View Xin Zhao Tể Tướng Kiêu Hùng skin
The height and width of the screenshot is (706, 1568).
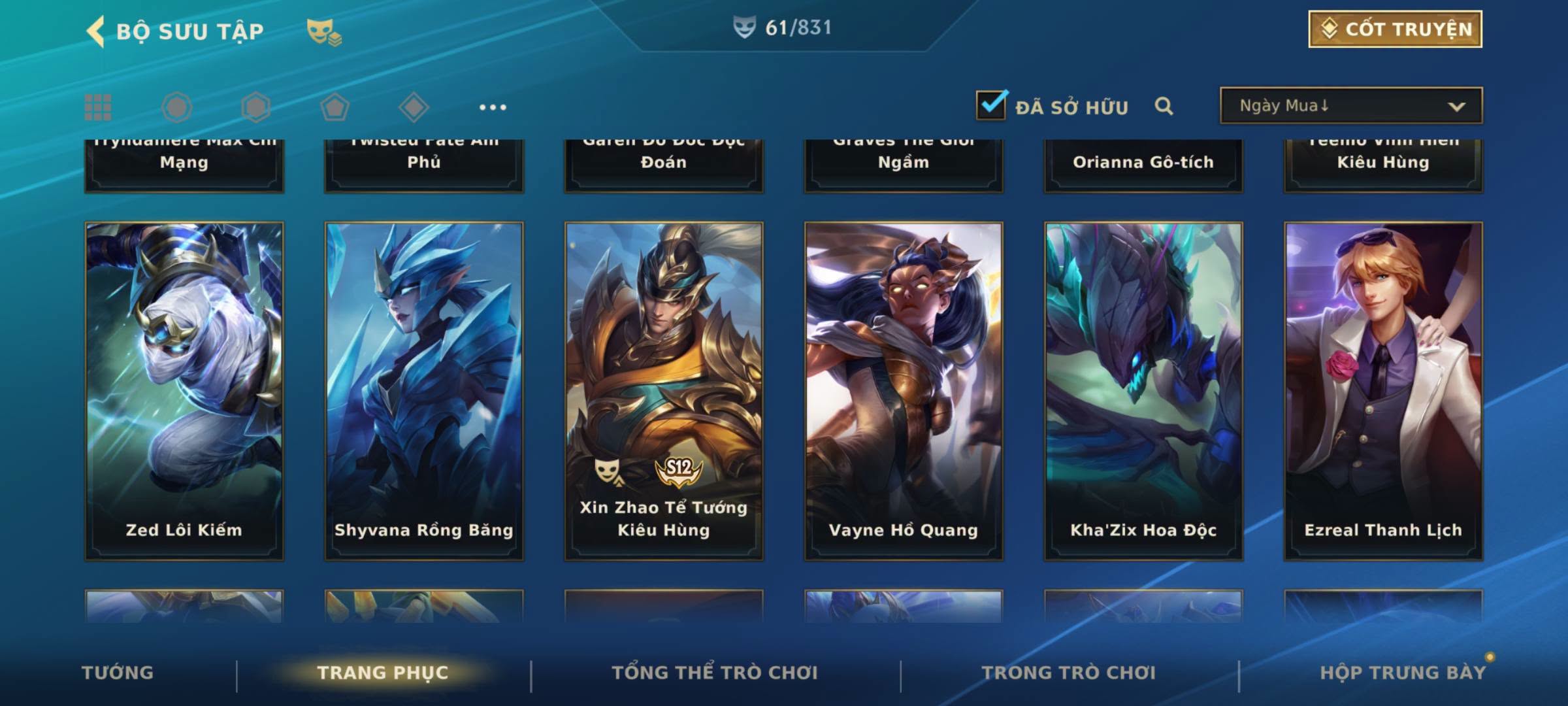[664, 391]
